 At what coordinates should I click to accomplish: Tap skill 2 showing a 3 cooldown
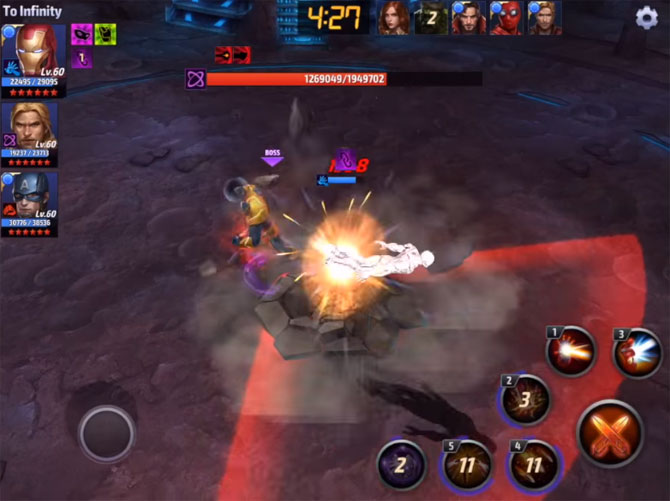524,400
